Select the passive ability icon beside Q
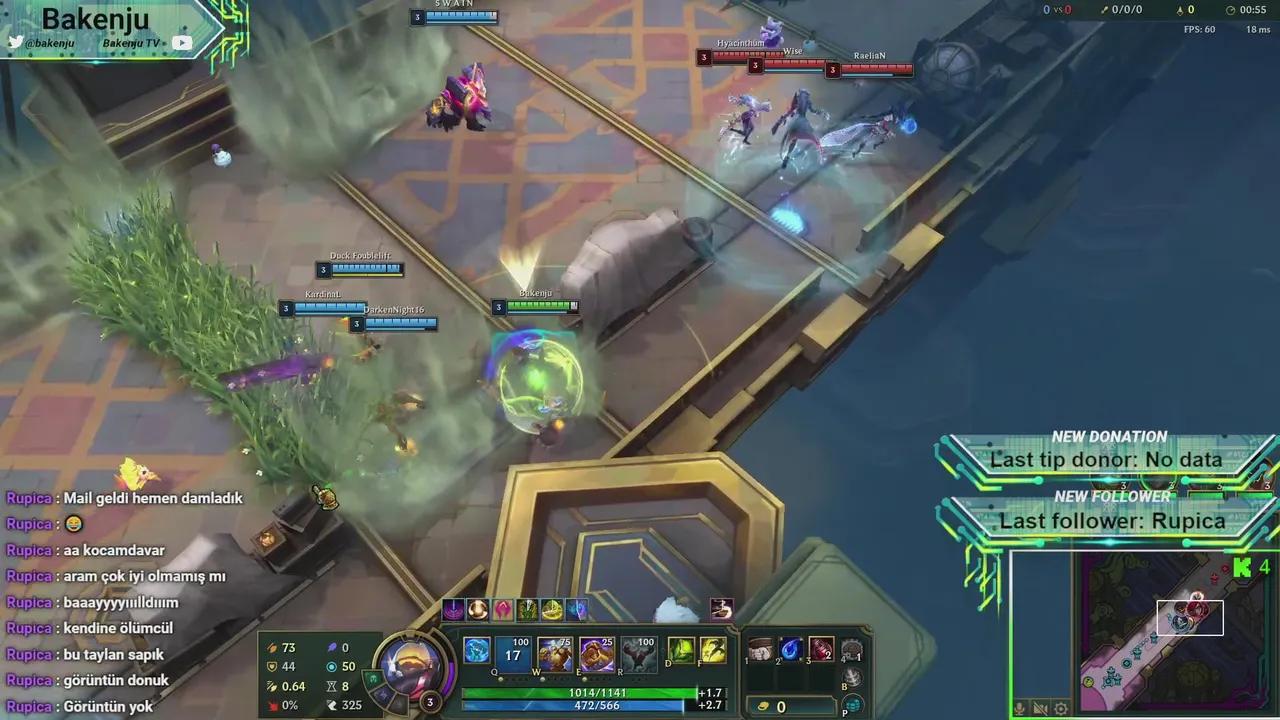 (477, 650)
